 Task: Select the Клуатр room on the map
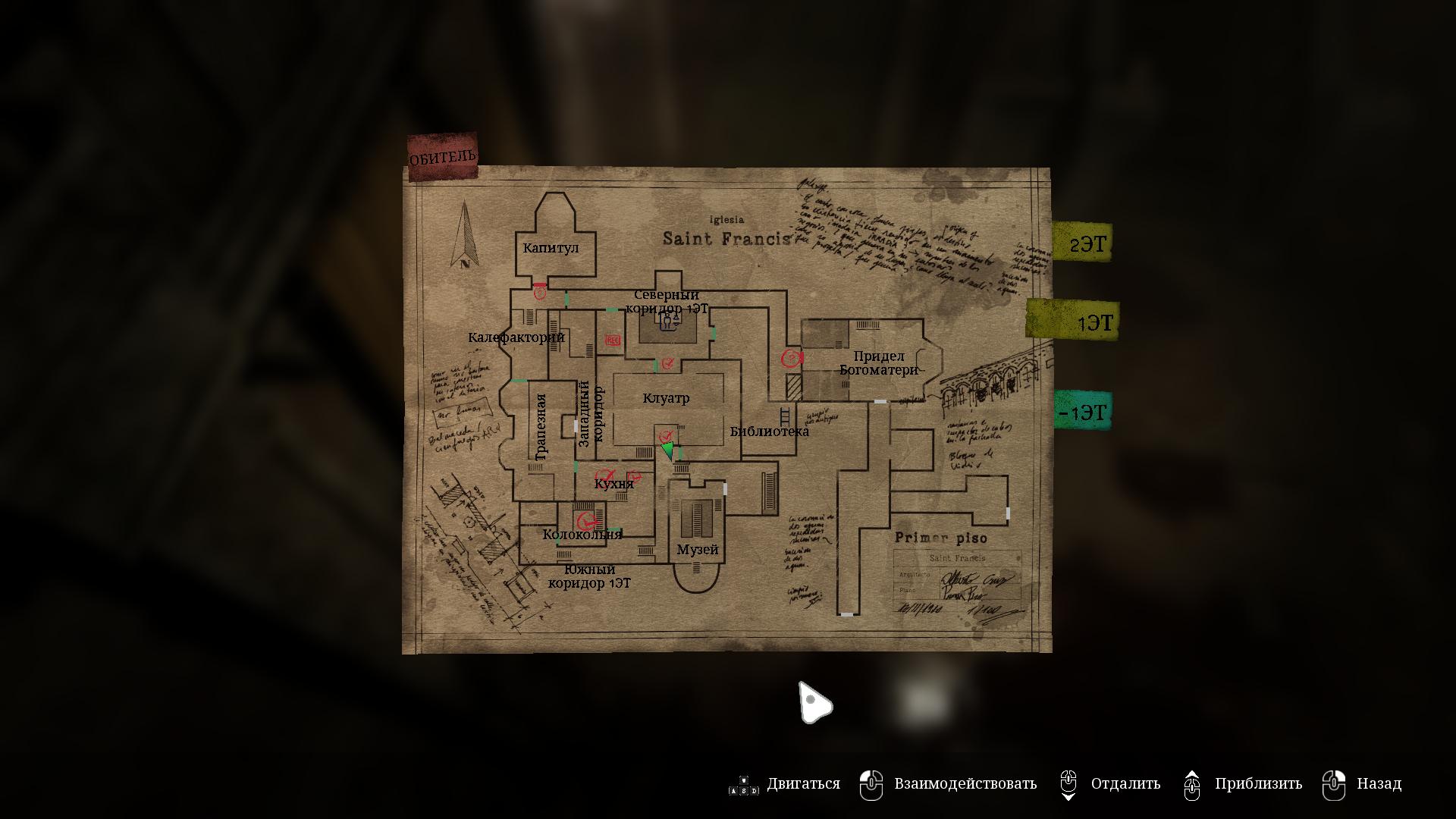667,398
